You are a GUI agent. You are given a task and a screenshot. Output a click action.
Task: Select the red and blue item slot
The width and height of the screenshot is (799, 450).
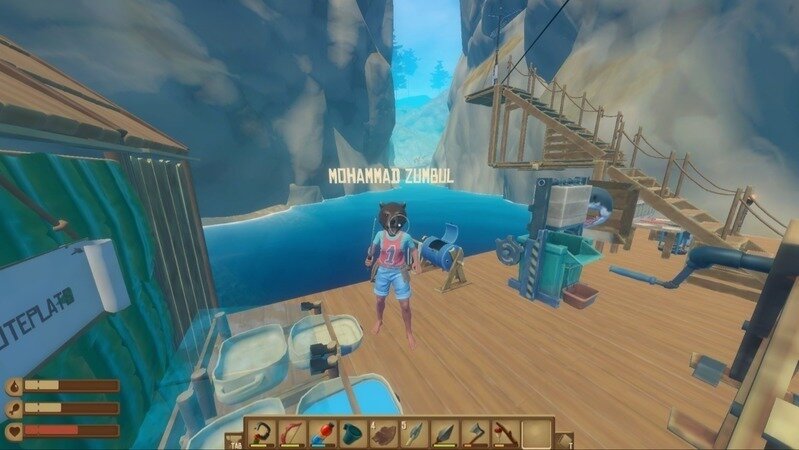click(321, 433)
